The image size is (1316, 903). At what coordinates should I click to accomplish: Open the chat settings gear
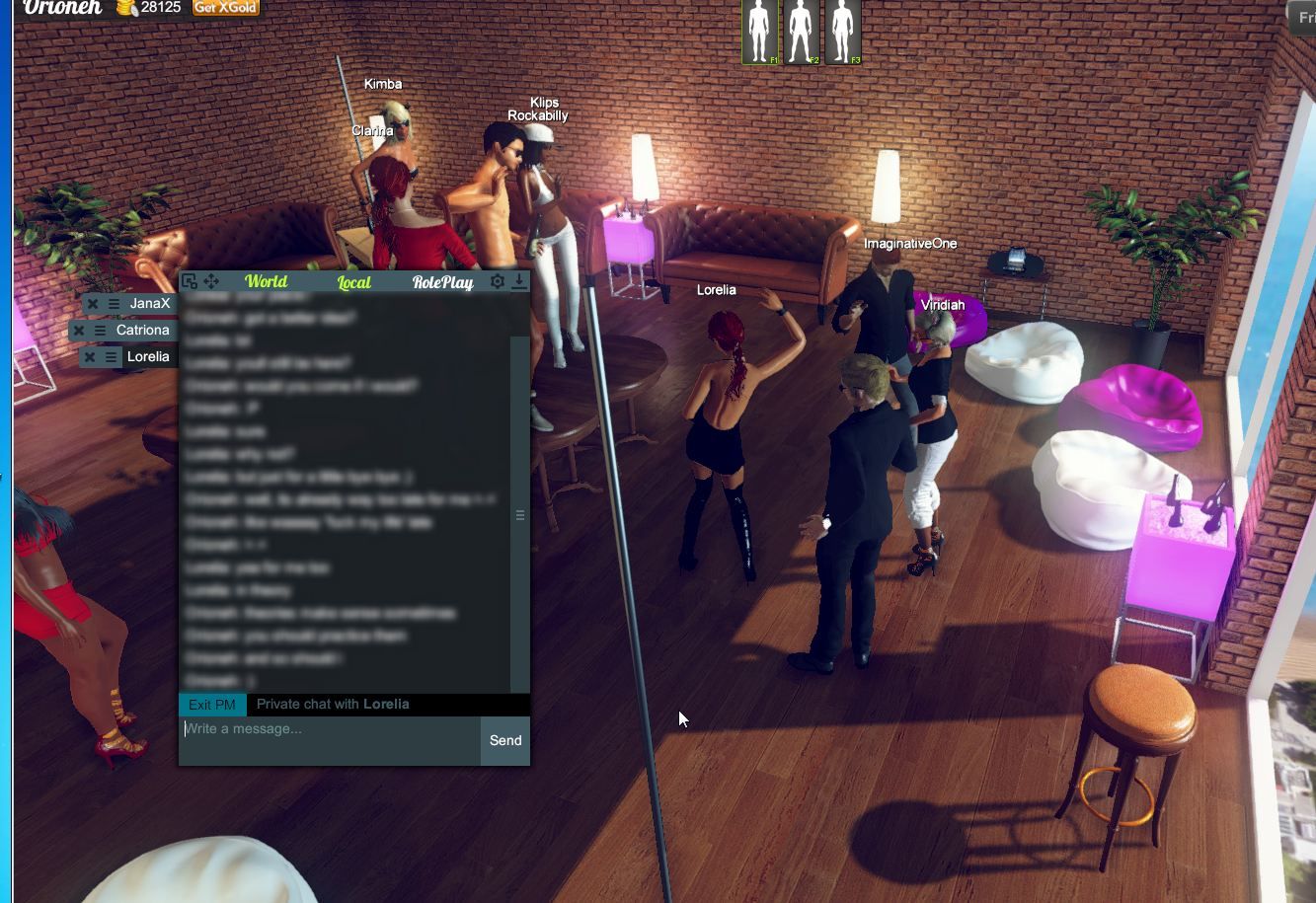click(x=496, y=280)
